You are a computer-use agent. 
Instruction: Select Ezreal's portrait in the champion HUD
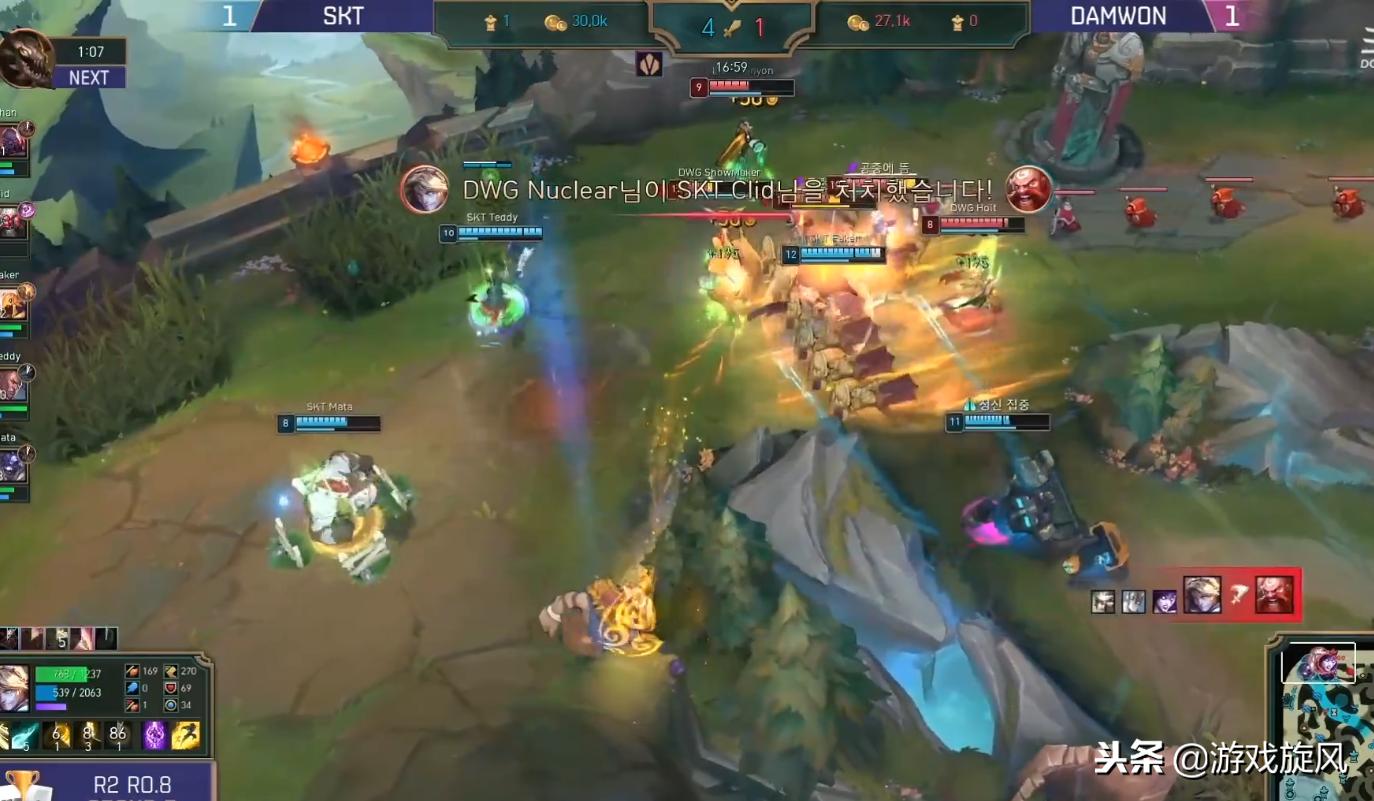(x=14, y=688)
